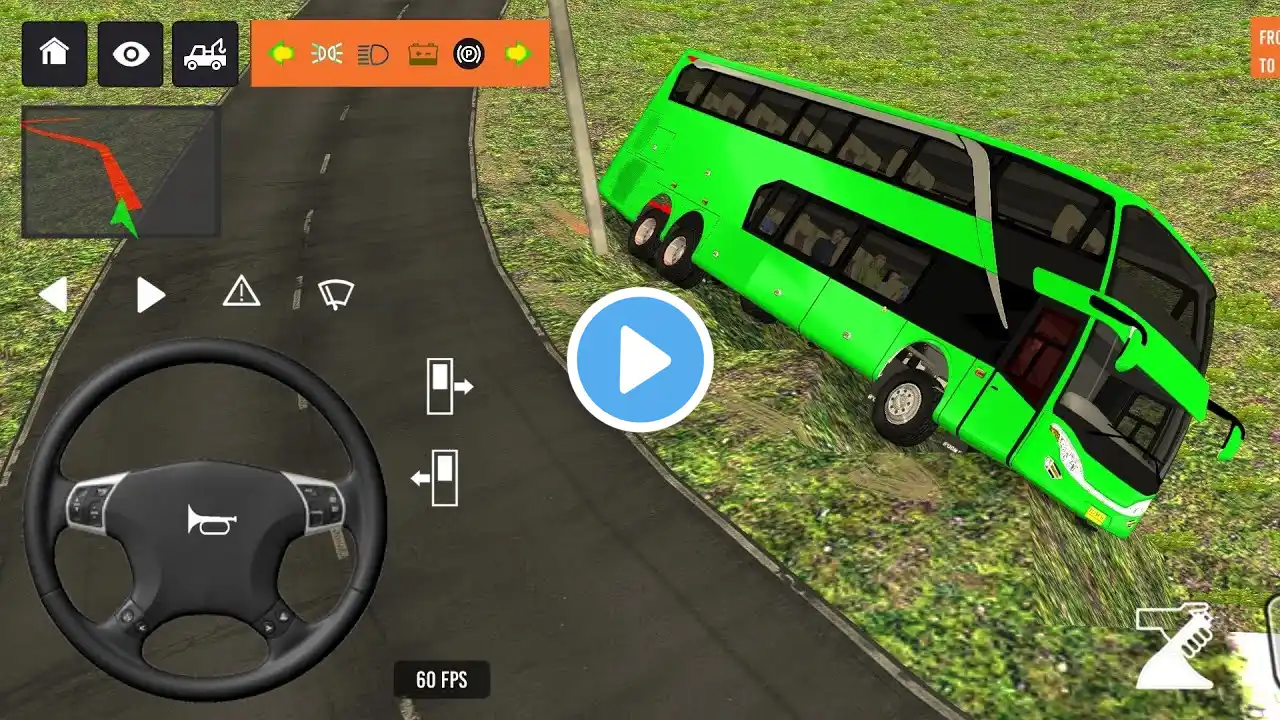Click the battery ignition icon
The height and width of the screenshot is (720, 1280).
click(423, 53)
